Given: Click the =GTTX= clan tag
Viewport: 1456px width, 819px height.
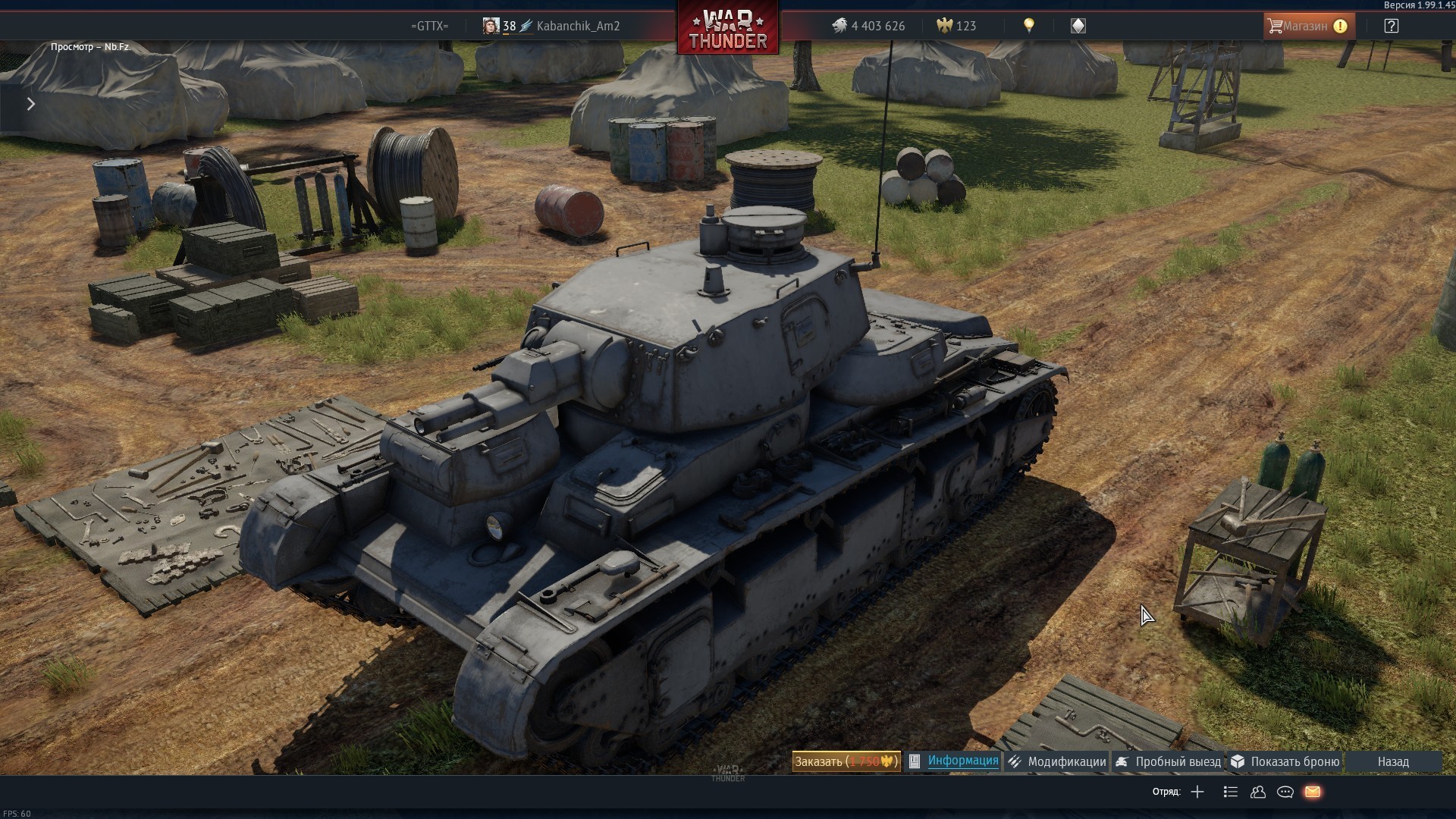Looking at the screenshot, I should coord(429,26).
